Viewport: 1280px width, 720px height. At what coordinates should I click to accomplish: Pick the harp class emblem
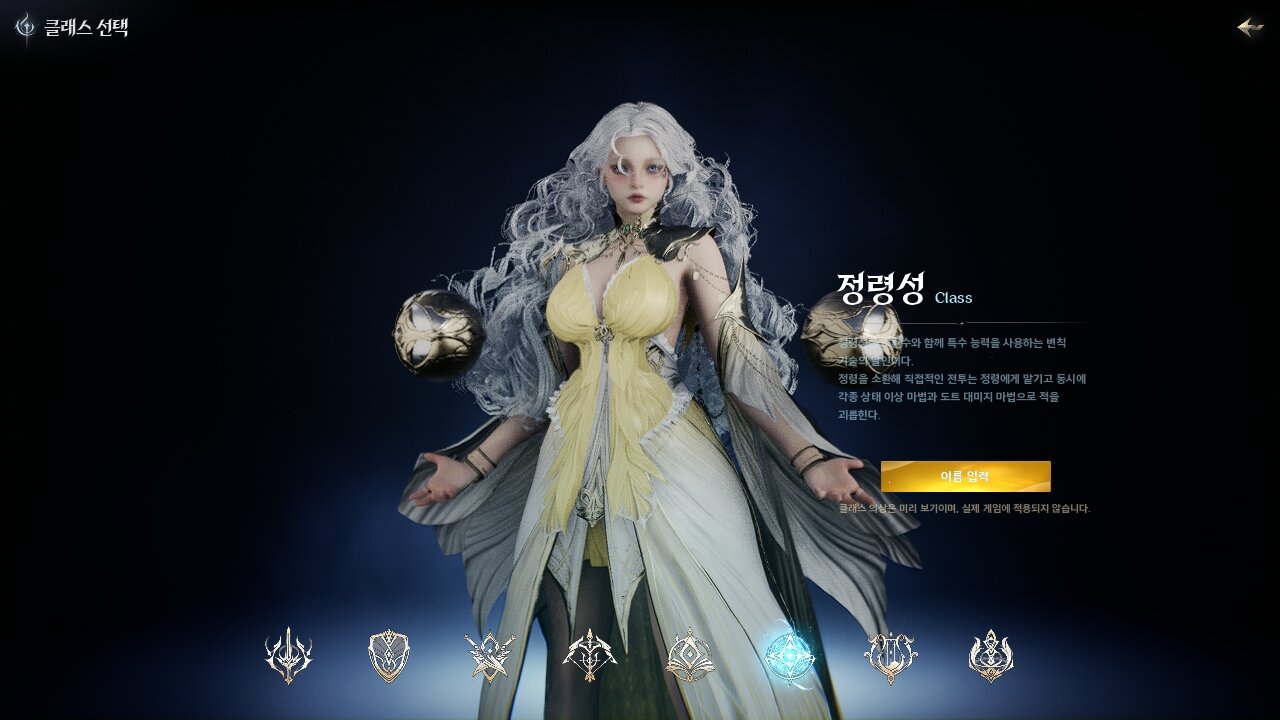click(x=890, y=656)
